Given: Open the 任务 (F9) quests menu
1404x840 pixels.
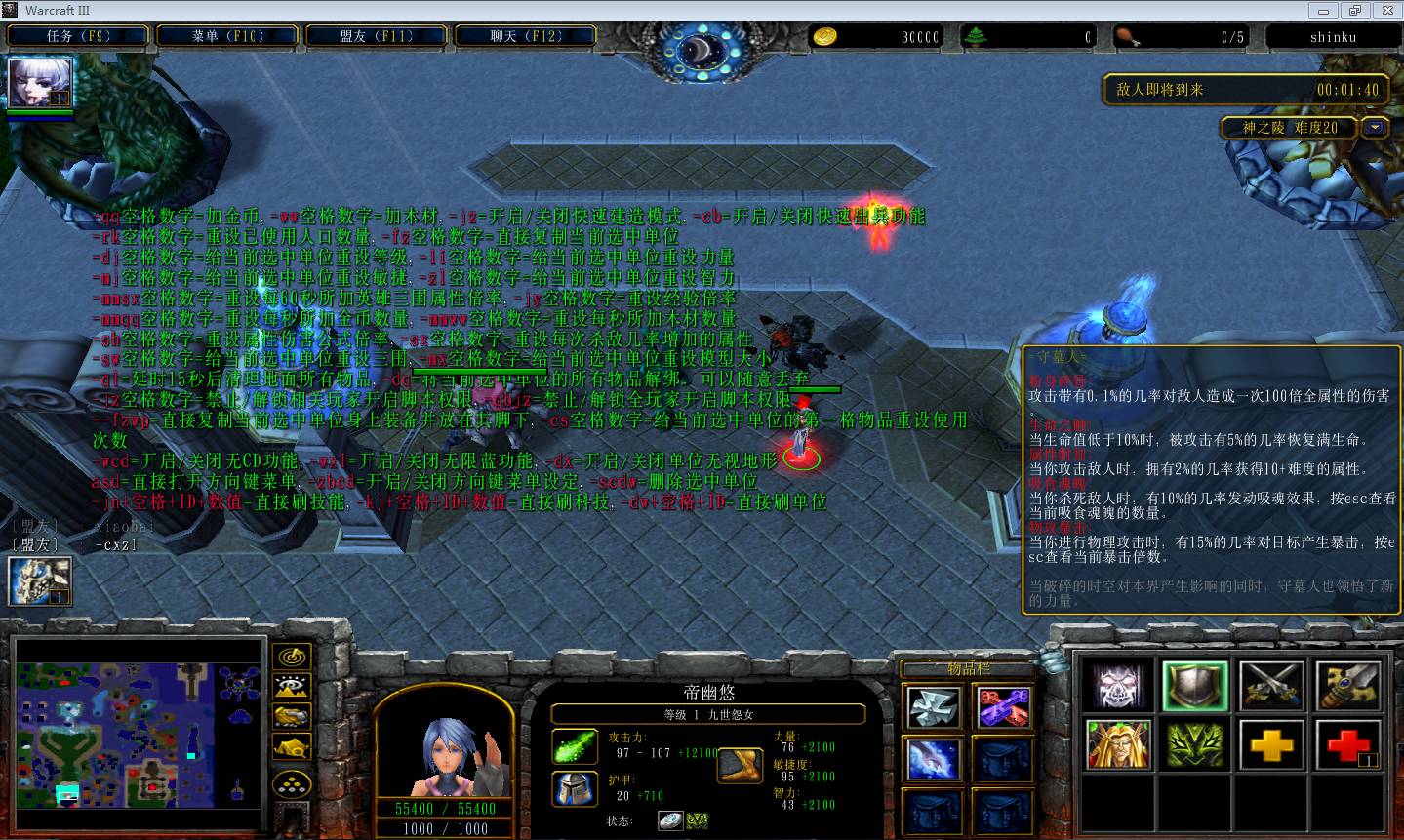Looking at the screenshot, I should pyautogui.click(x=78, y=36).
